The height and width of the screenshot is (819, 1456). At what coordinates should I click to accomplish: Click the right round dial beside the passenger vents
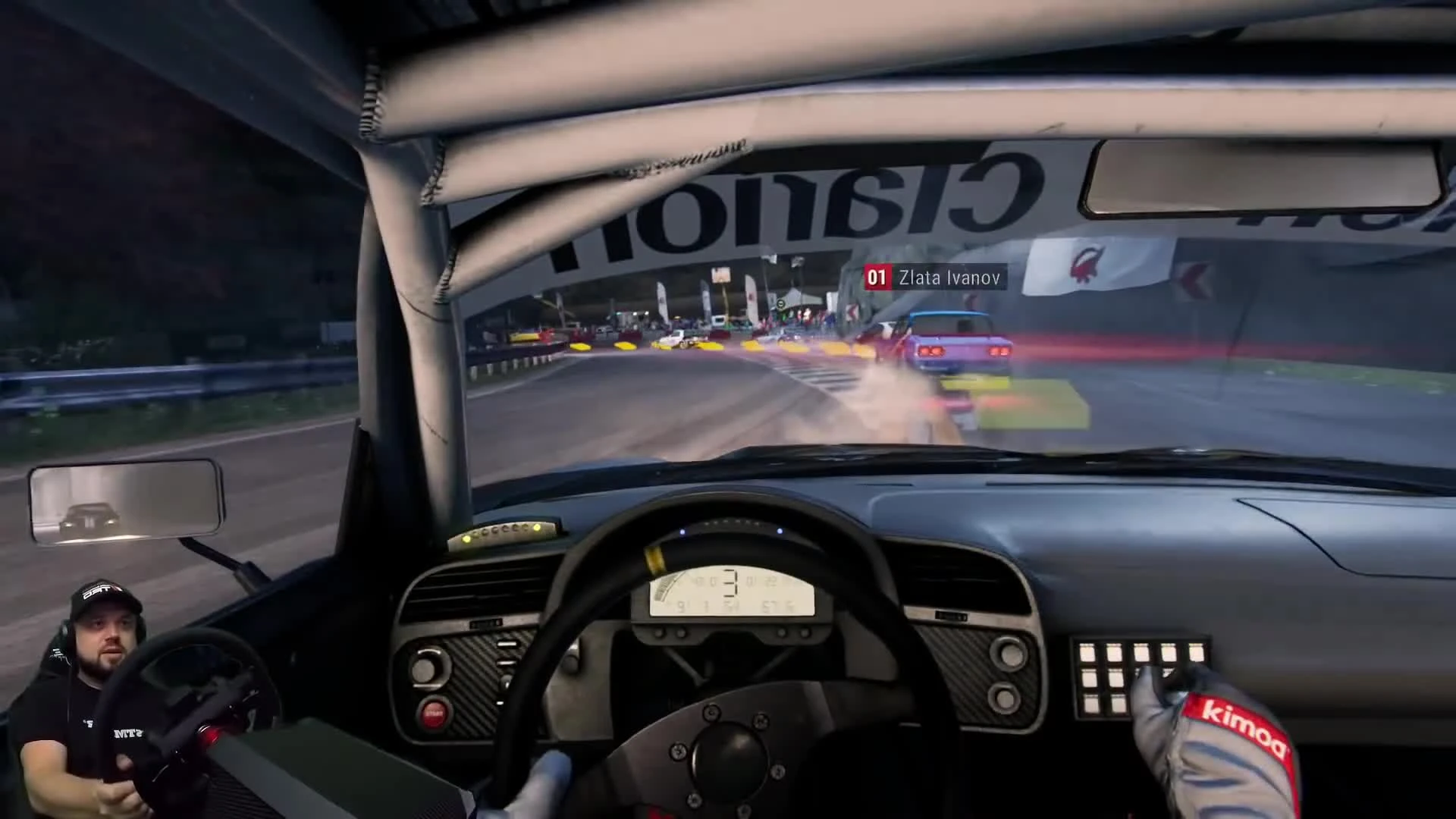(1008, 654)
